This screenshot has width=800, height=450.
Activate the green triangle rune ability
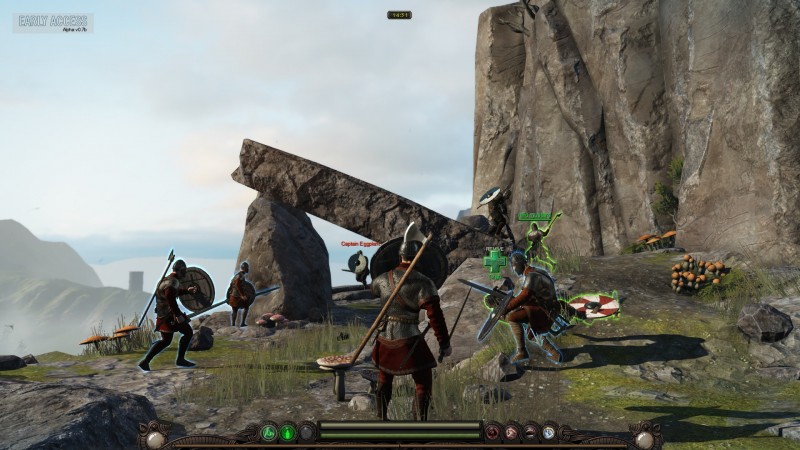(x=268, y=432)
